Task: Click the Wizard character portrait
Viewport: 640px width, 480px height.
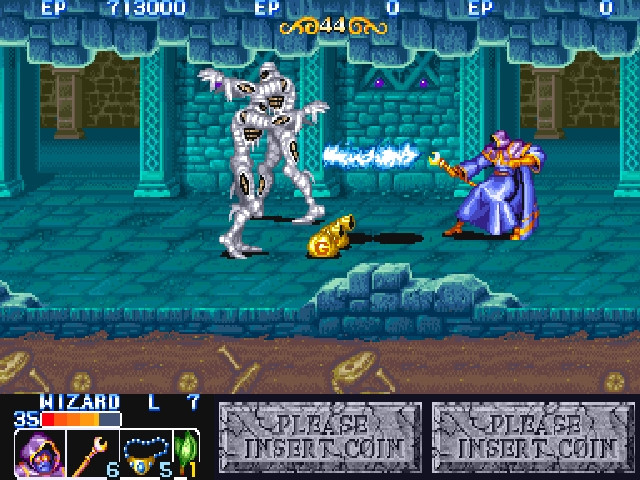Action: 38,454
